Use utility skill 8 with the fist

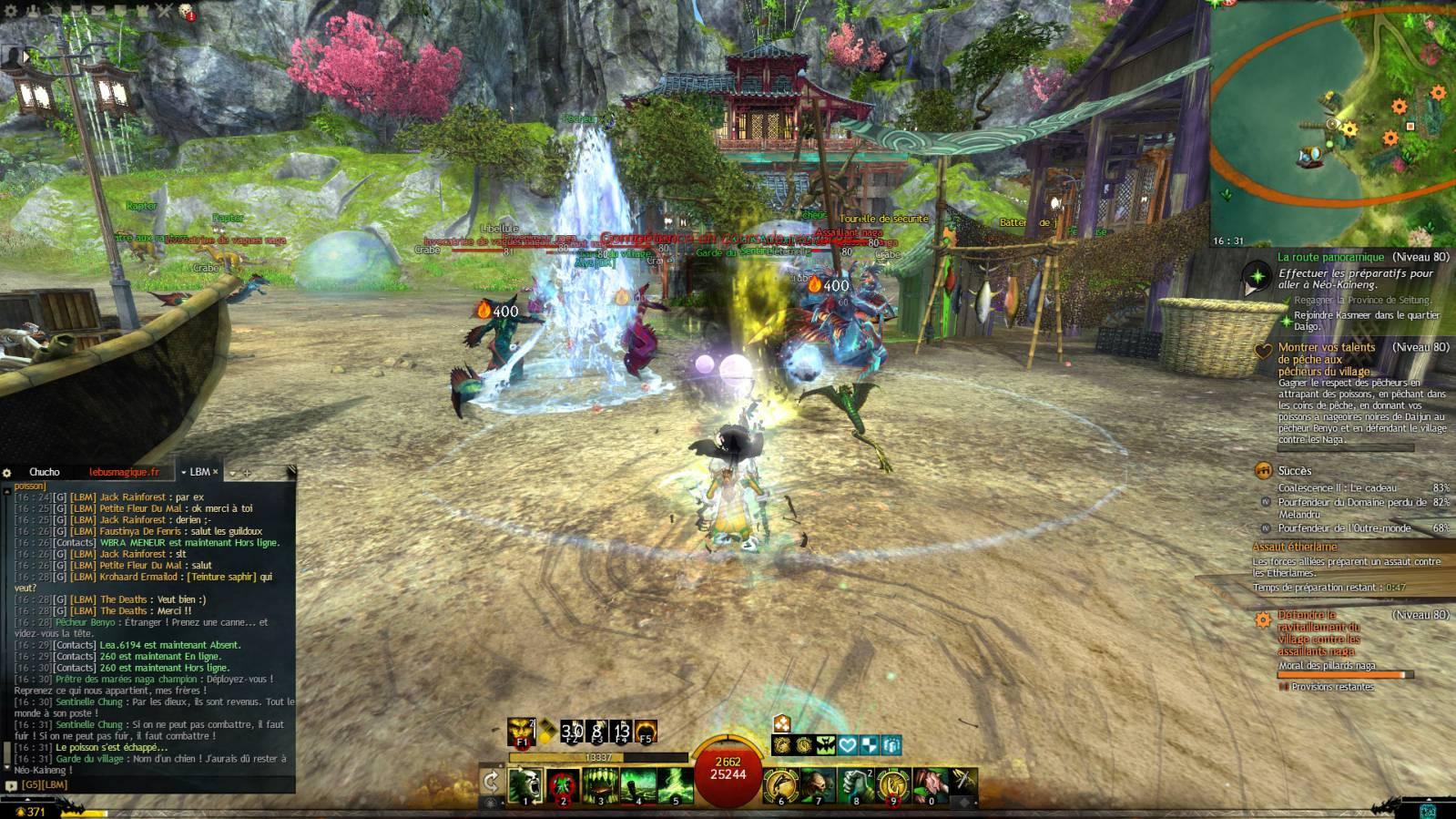pyautogui.click(x=856, y=785)
